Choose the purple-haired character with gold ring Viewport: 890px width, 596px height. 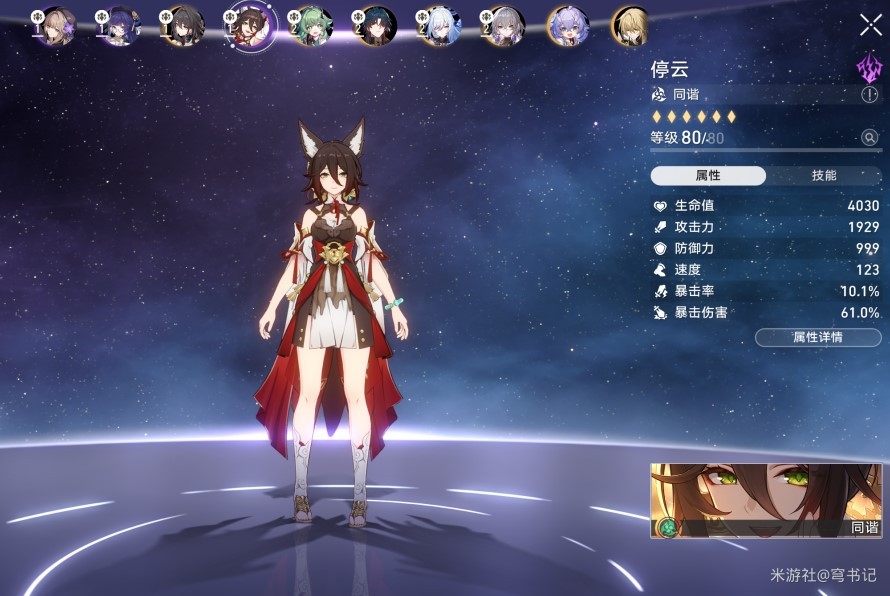coord(567,26)
